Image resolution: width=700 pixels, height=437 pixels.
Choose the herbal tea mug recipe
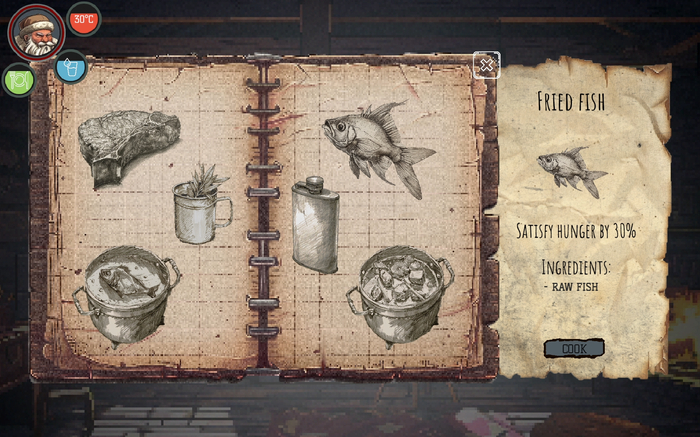pyautogui.click(x=202, y=206)
